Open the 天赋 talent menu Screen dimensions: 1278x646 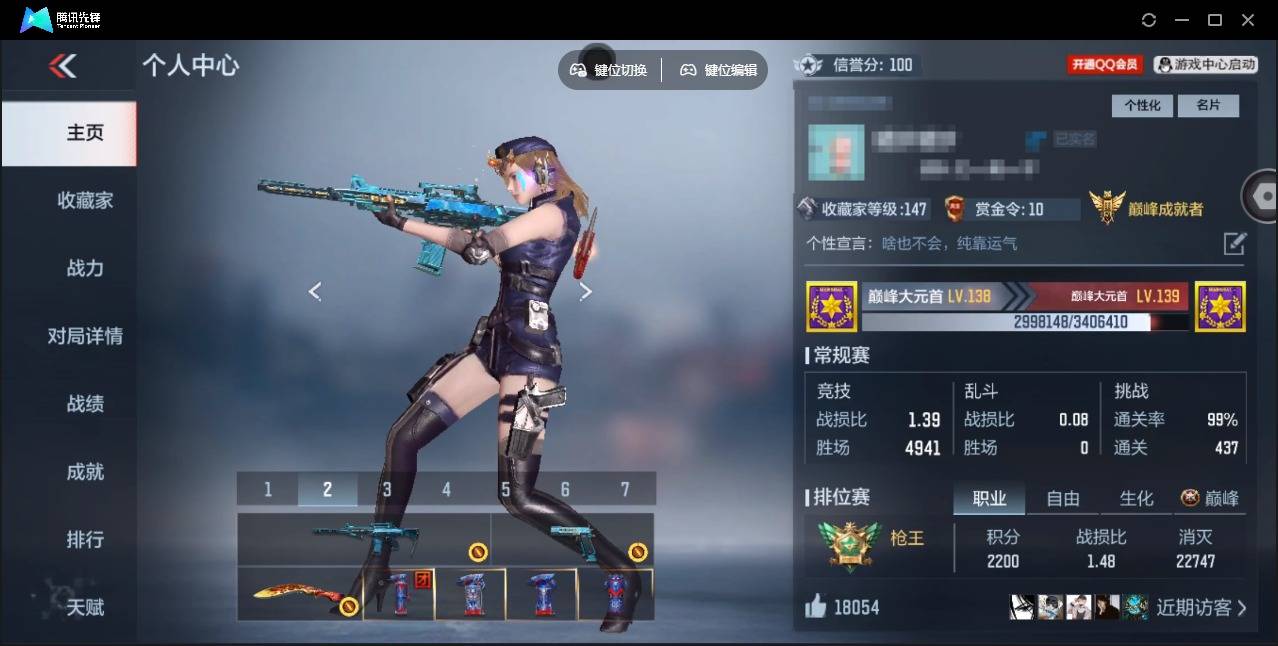click(85, 607)
